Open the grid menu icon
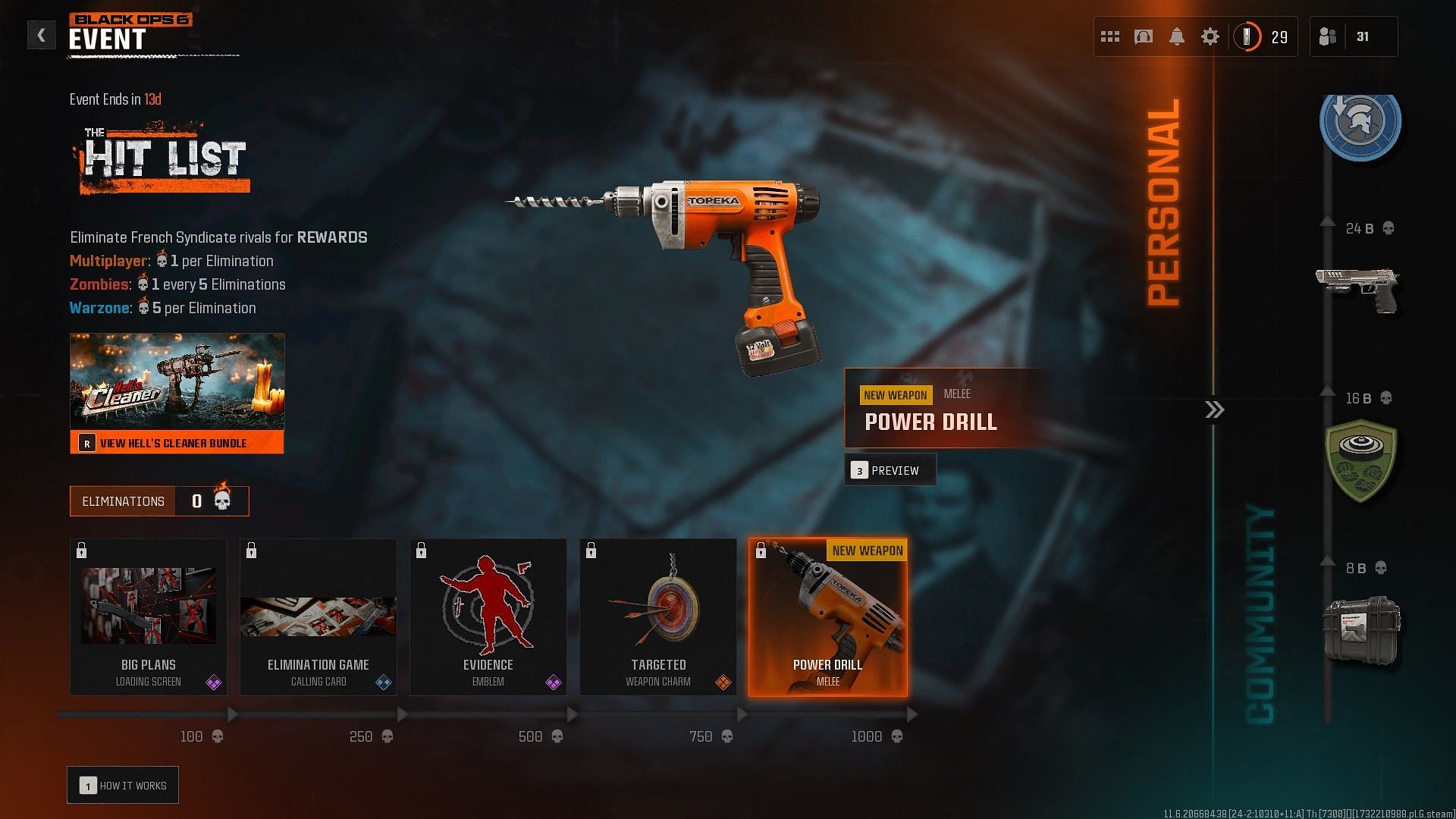 [x=1110, y=36]
